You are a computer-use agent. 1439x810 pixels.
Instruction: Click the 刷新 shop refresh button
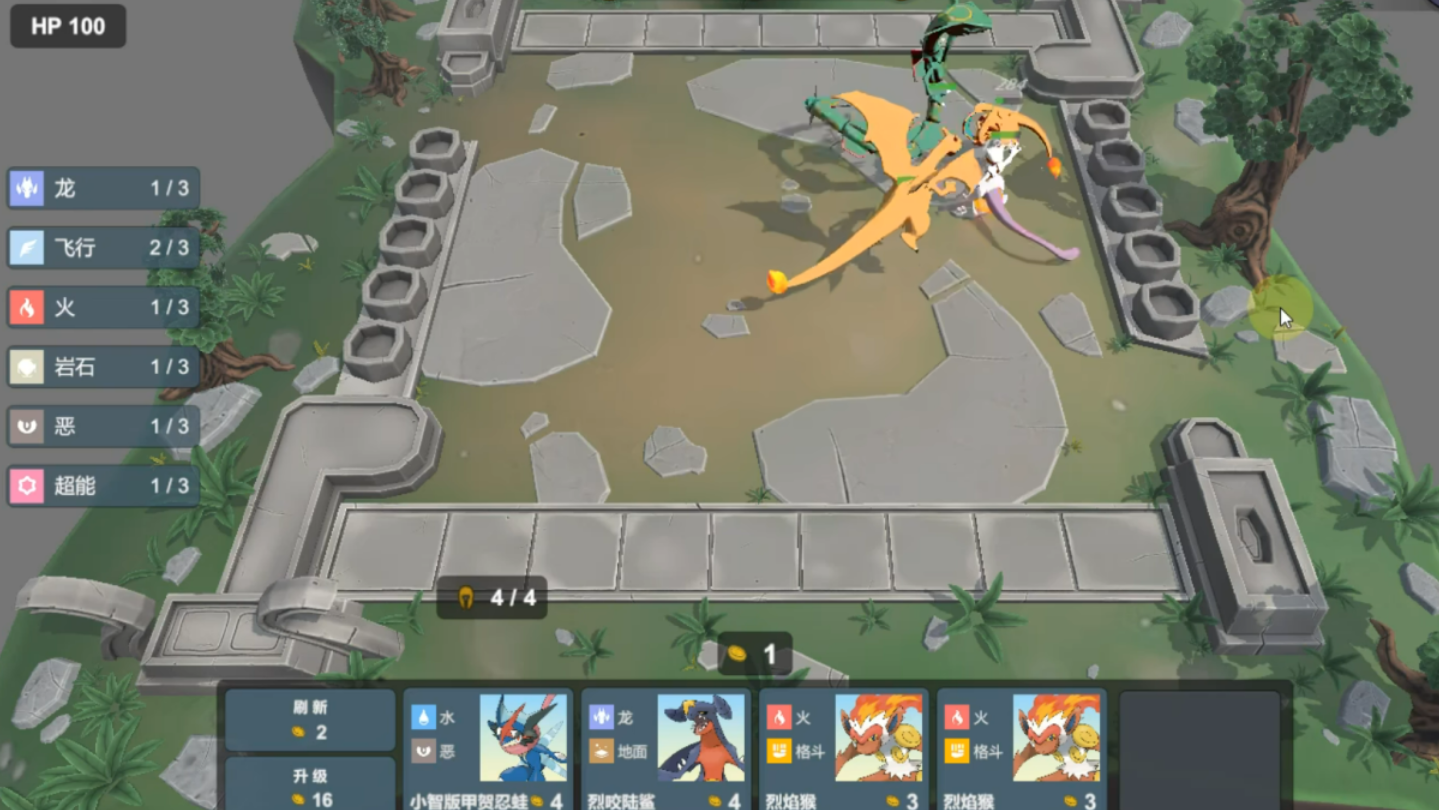[x=309, y=719]
